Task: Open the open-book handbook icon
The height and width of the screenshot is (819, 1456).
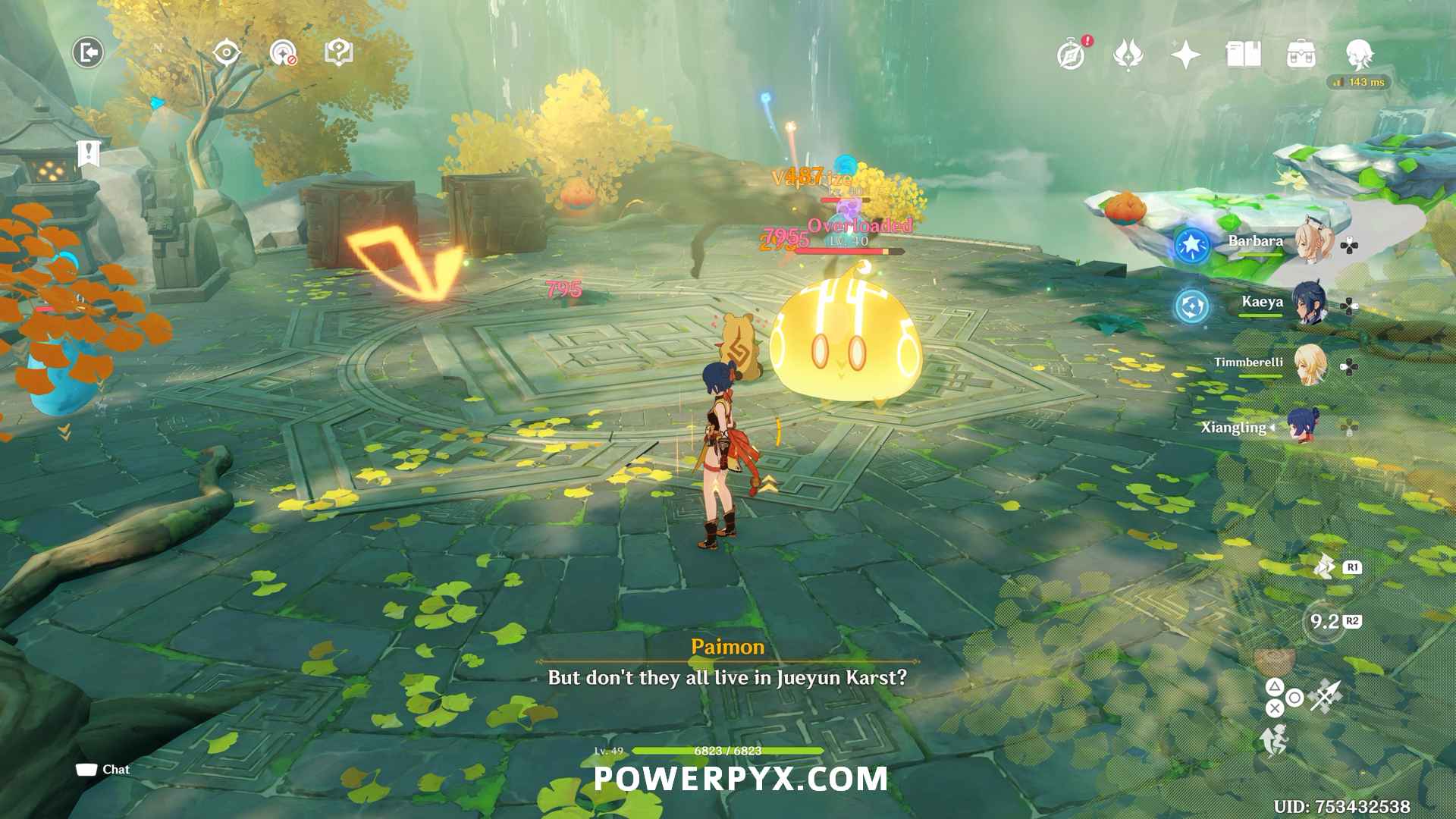Action: 1243,55
